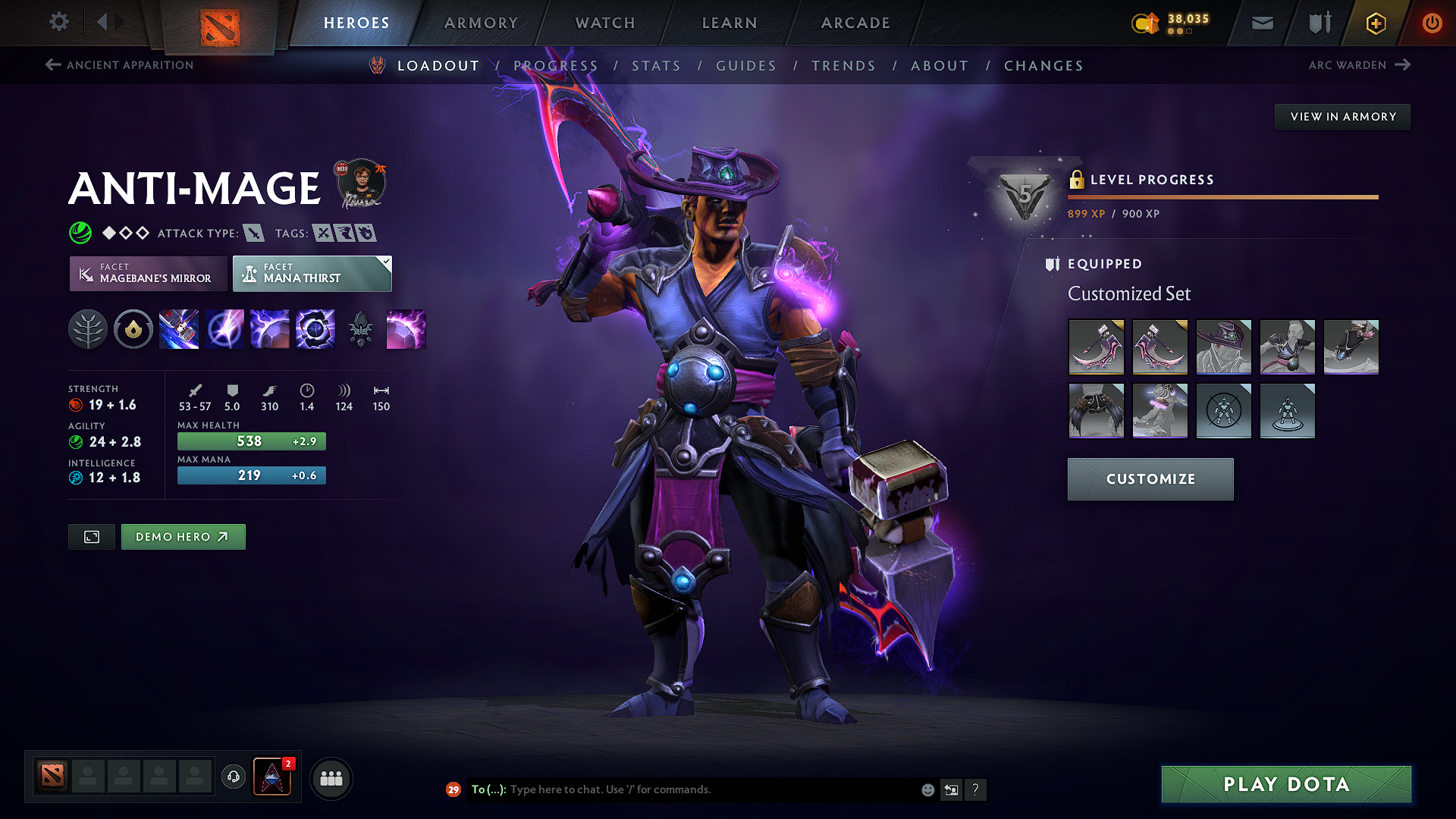Open the Mana Void ultimate ability icon

click(x=315, y=328)
